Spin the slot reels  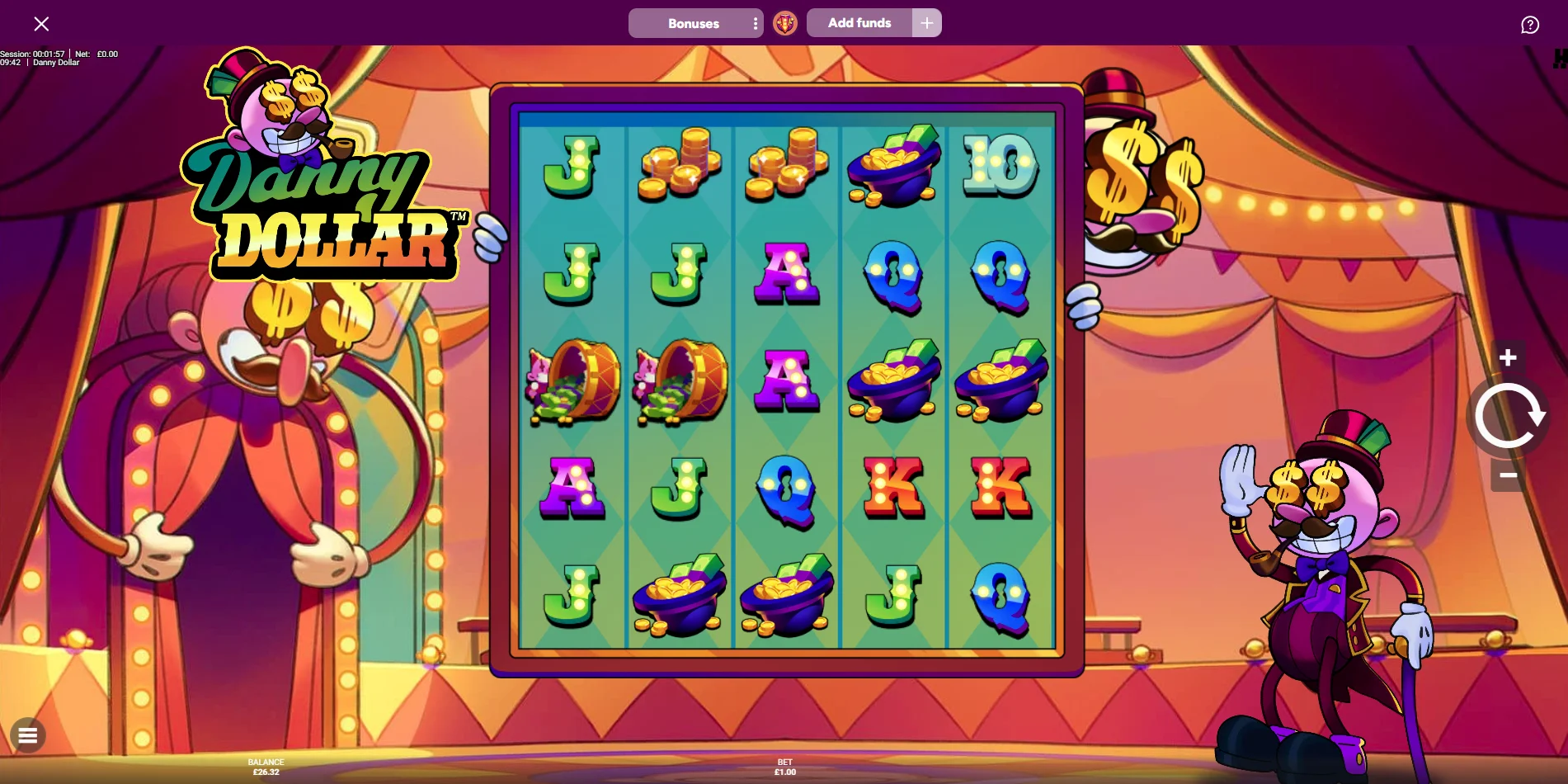(1508, 416)
